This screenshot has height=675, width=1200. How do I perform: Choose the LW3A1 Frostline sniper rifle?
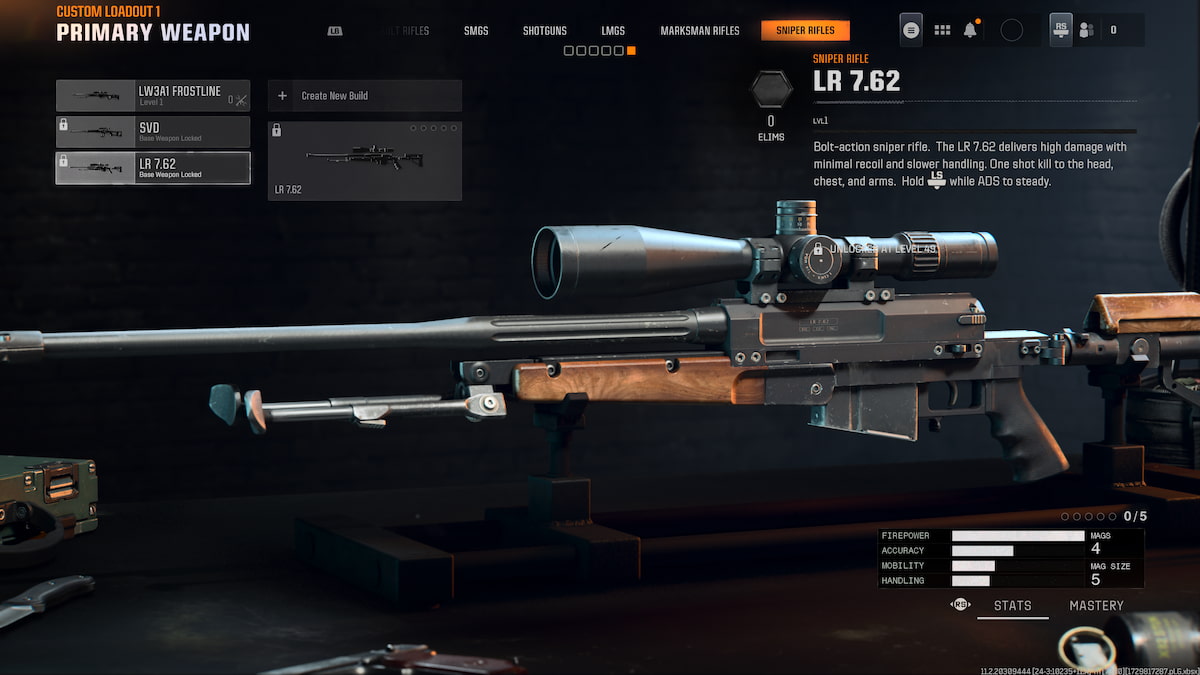(153, 96)
